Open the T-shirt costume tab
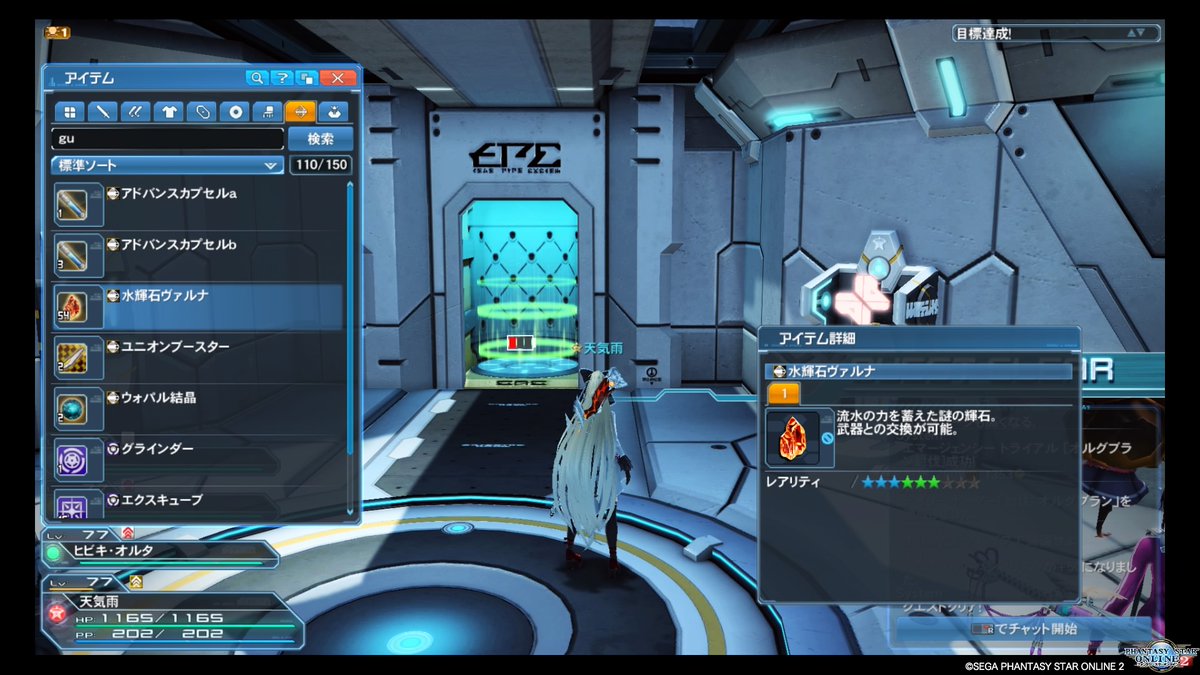Viewport: 1200px width, 675px height. click(x=169, y=111)
